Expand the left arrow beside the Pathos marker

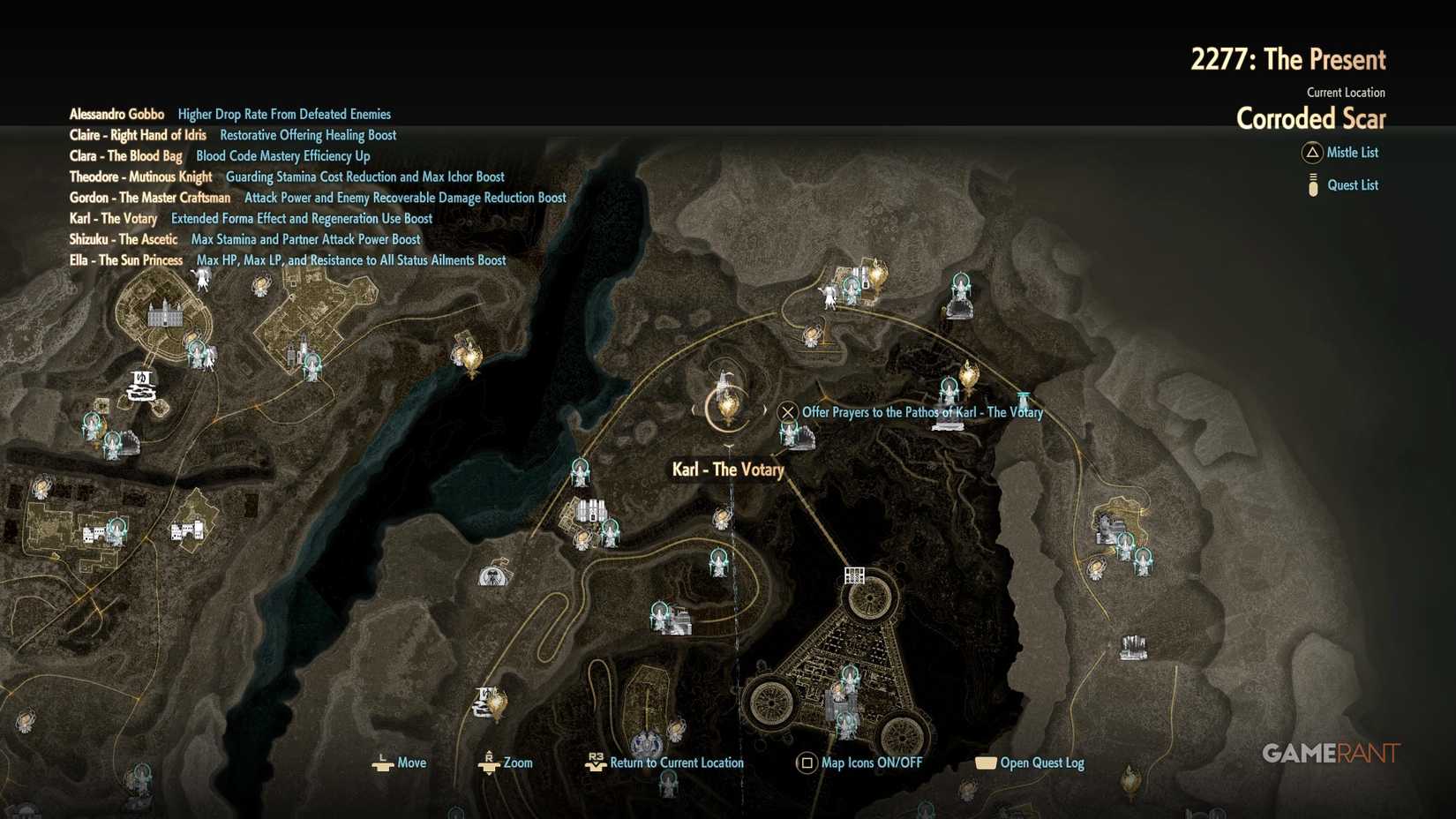694,409
